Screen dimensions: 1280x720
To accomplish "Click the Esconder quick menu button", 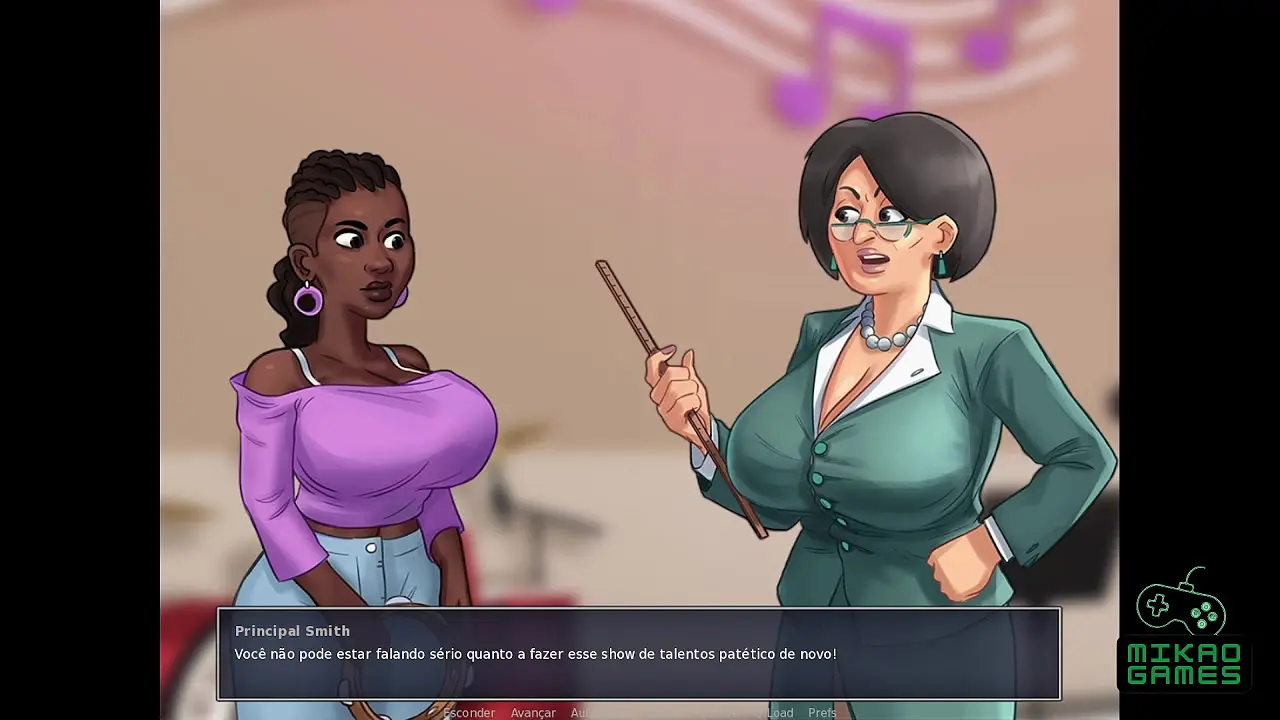I will pos(469,712).
